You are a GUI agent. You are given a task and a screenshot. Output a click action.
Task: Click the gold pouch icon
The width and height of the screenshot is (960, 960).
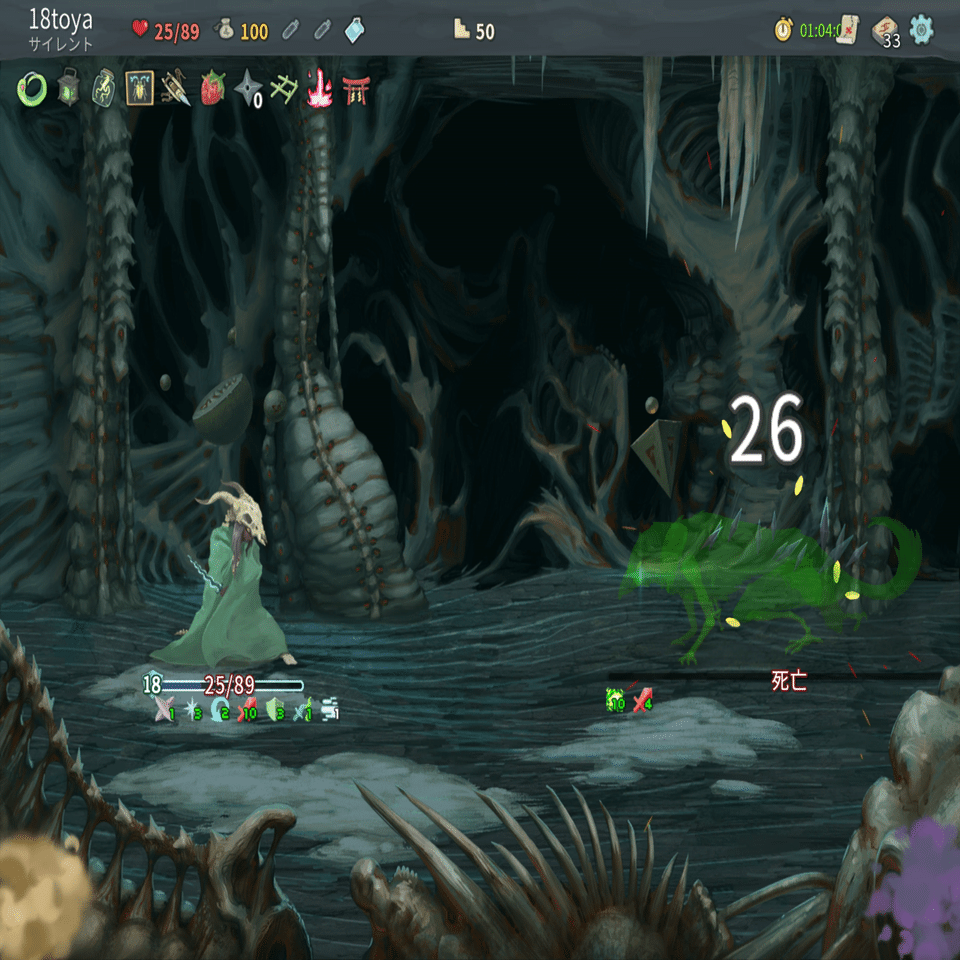click(226, 31)
